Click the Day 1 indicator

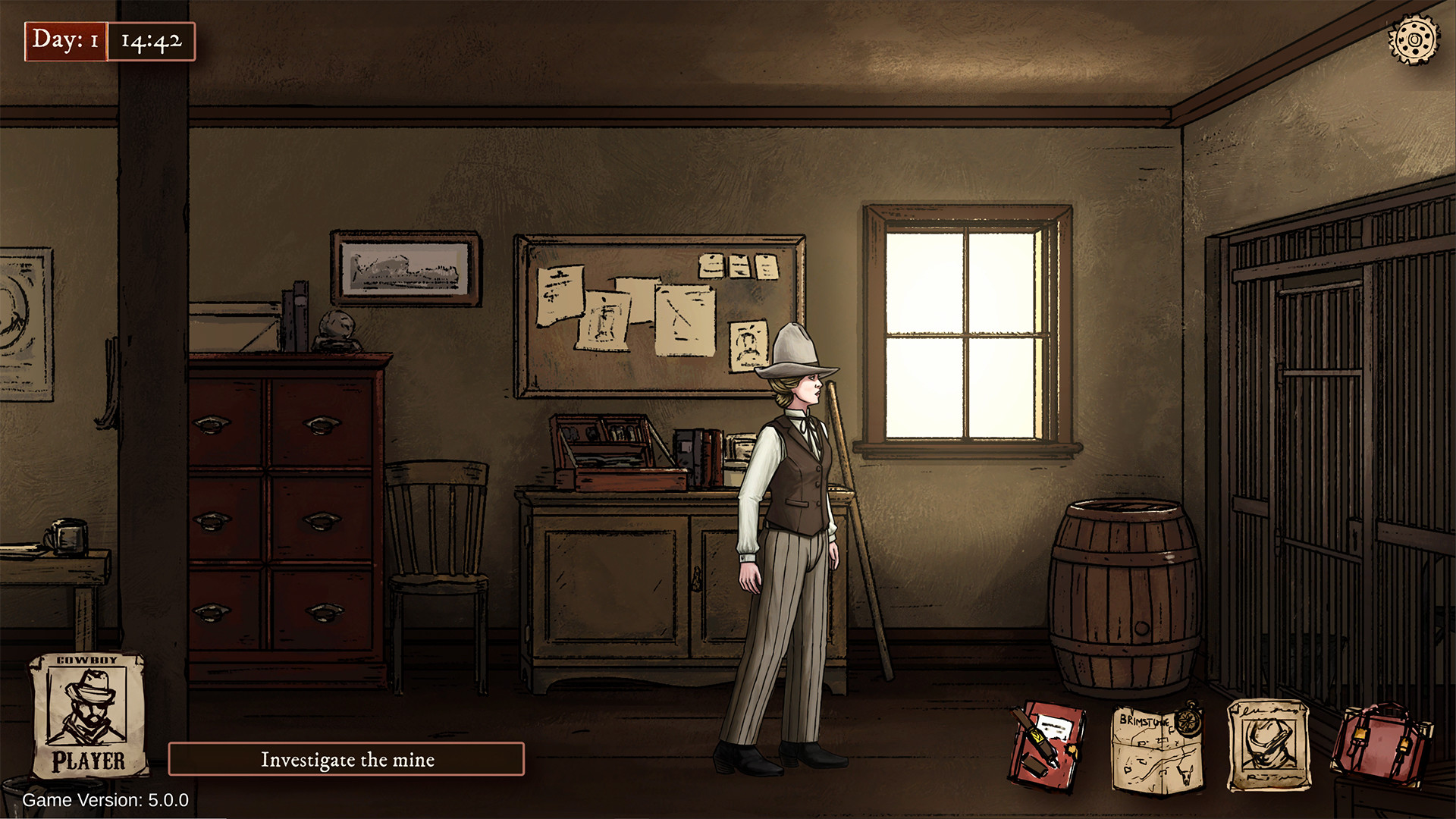(64, 42)
